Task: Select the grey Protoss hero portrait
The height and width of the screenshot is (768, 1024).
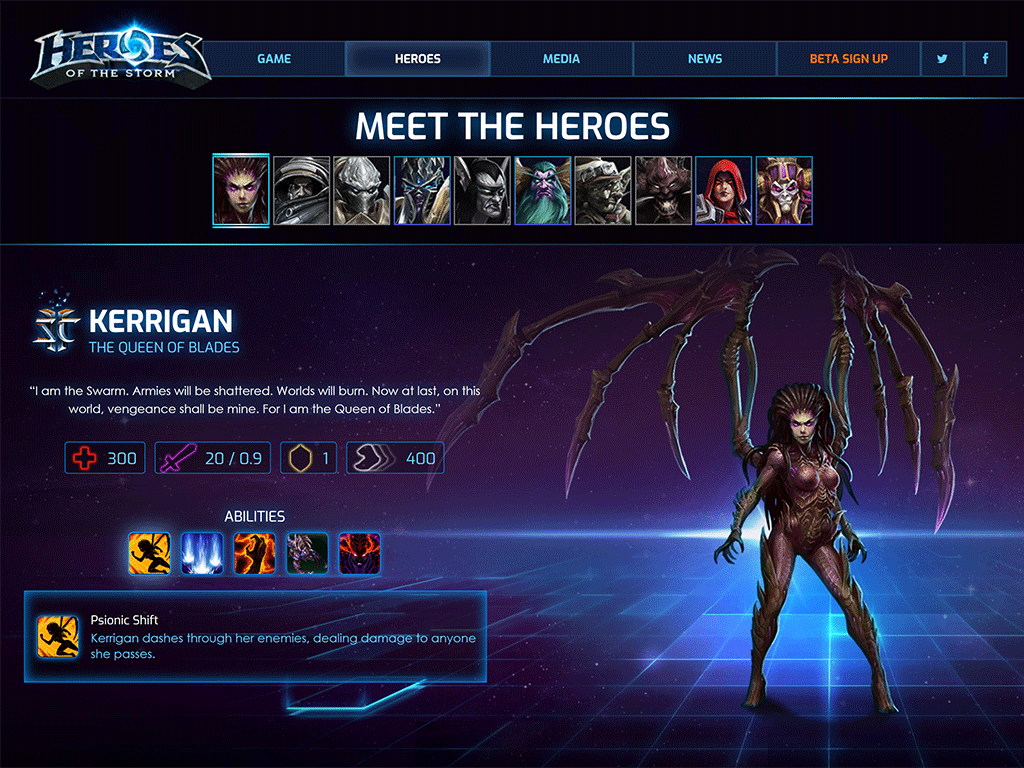Action: 362,190
